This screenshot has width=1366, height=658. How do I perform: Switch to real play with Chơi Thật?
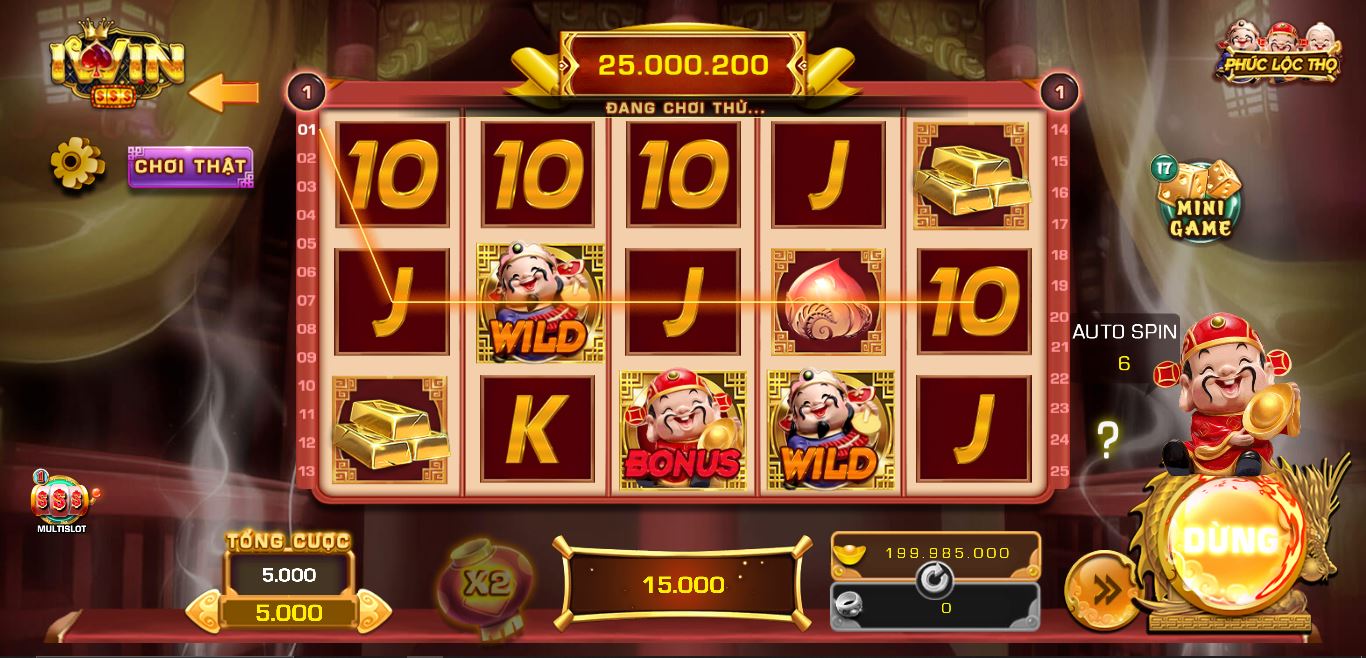coord(190,167)
